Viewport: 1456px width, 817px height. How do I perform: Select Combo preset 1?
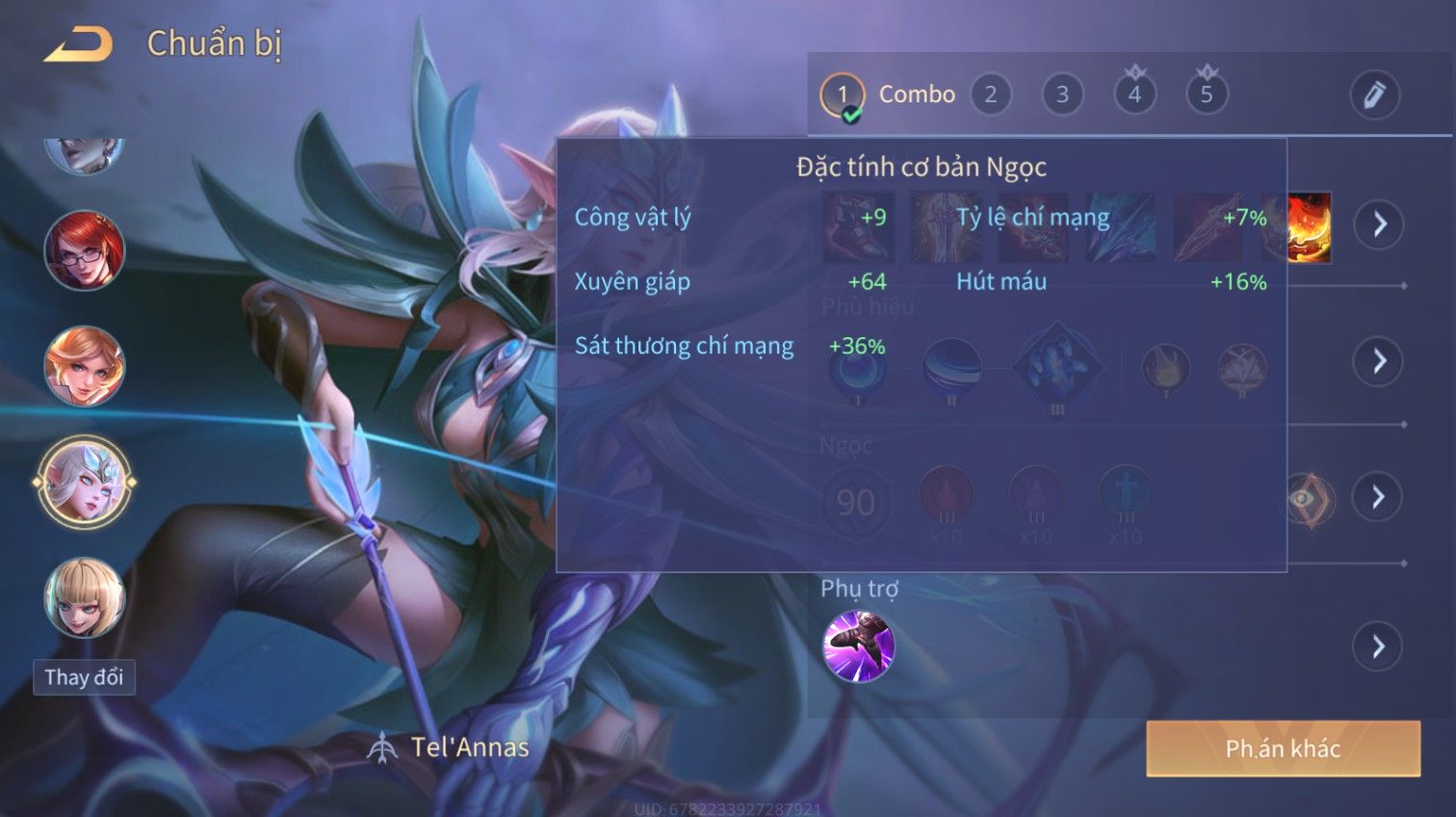[843, 94]
